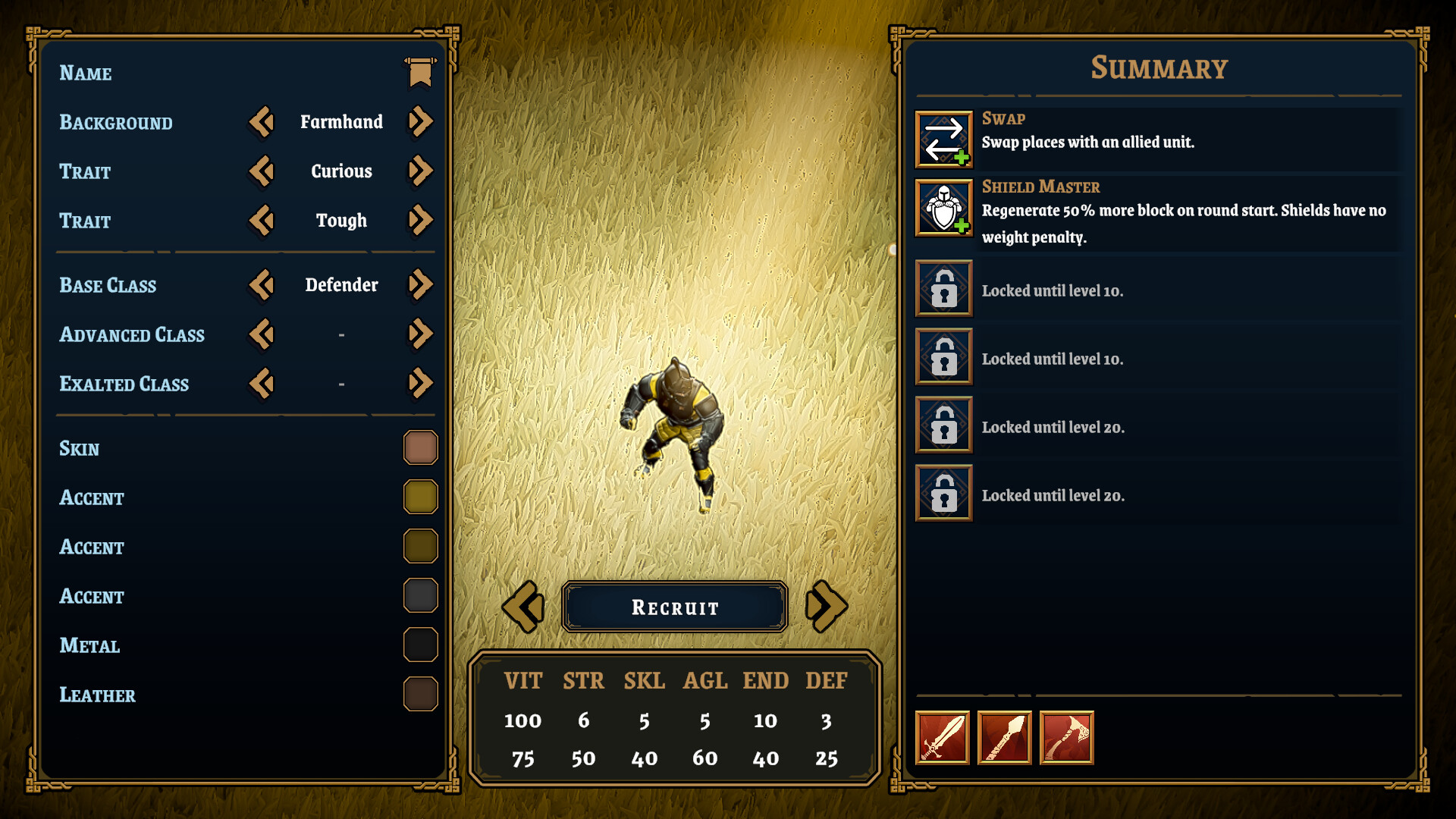Click the first level 10 locked ability icon
Screen dimensions: 1456x819
(x=943, y=289)
